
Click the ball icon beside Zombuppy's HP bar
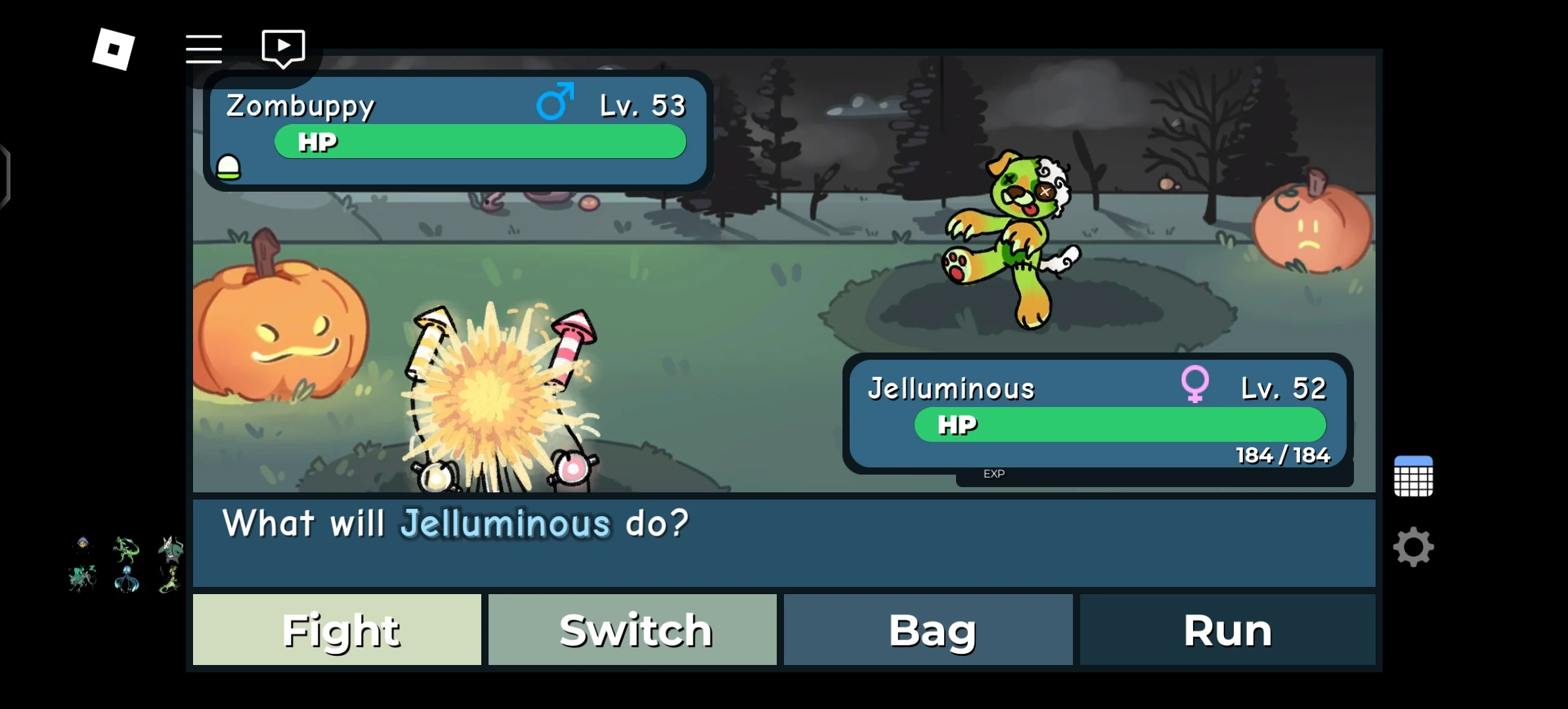(230, 167)
